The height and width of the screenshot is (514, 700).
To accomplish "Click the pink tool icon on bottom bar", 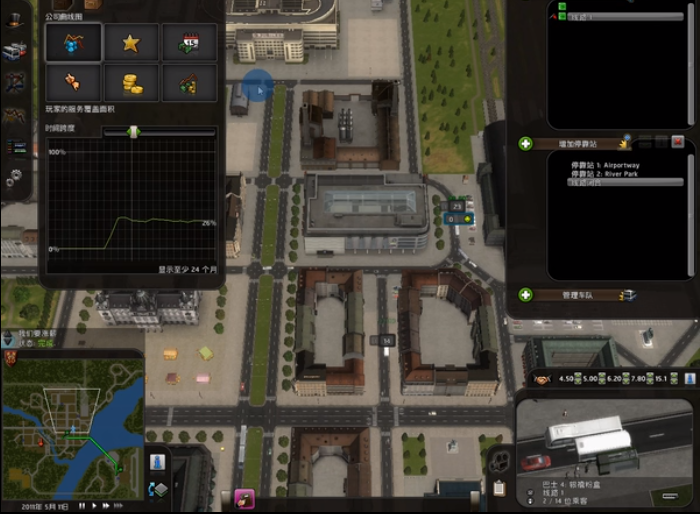I will (x=243, y=497).
